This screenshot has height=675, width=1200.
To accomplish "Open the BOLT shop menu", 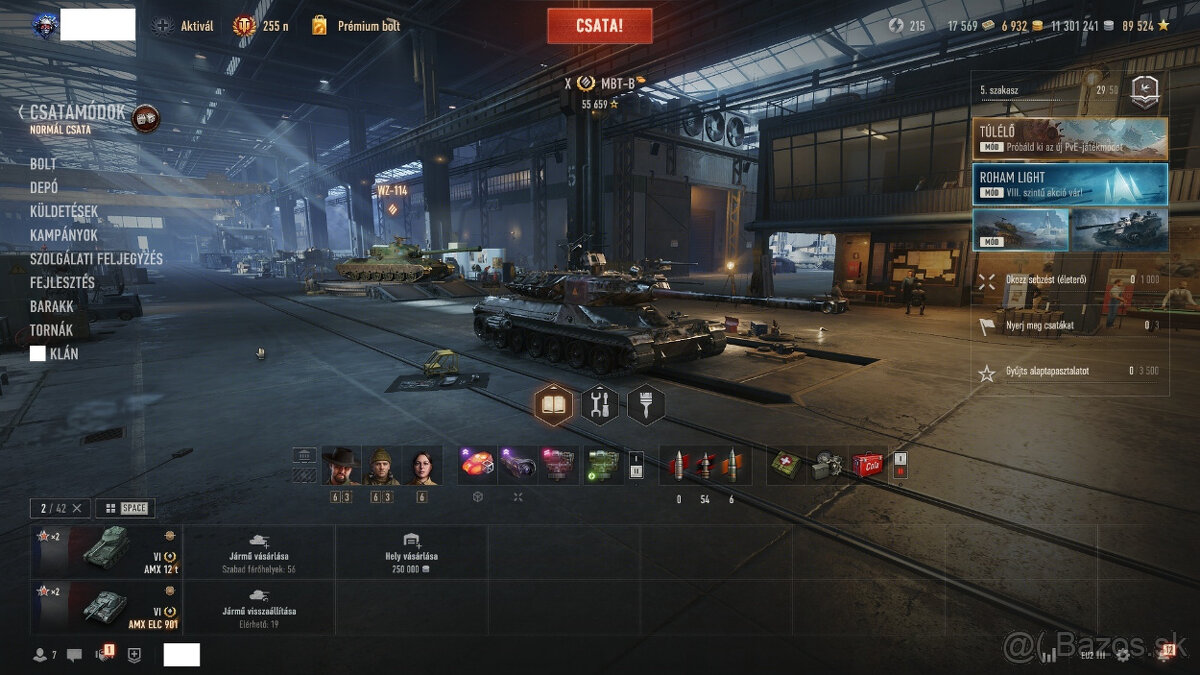I will [x=43, y=163].
